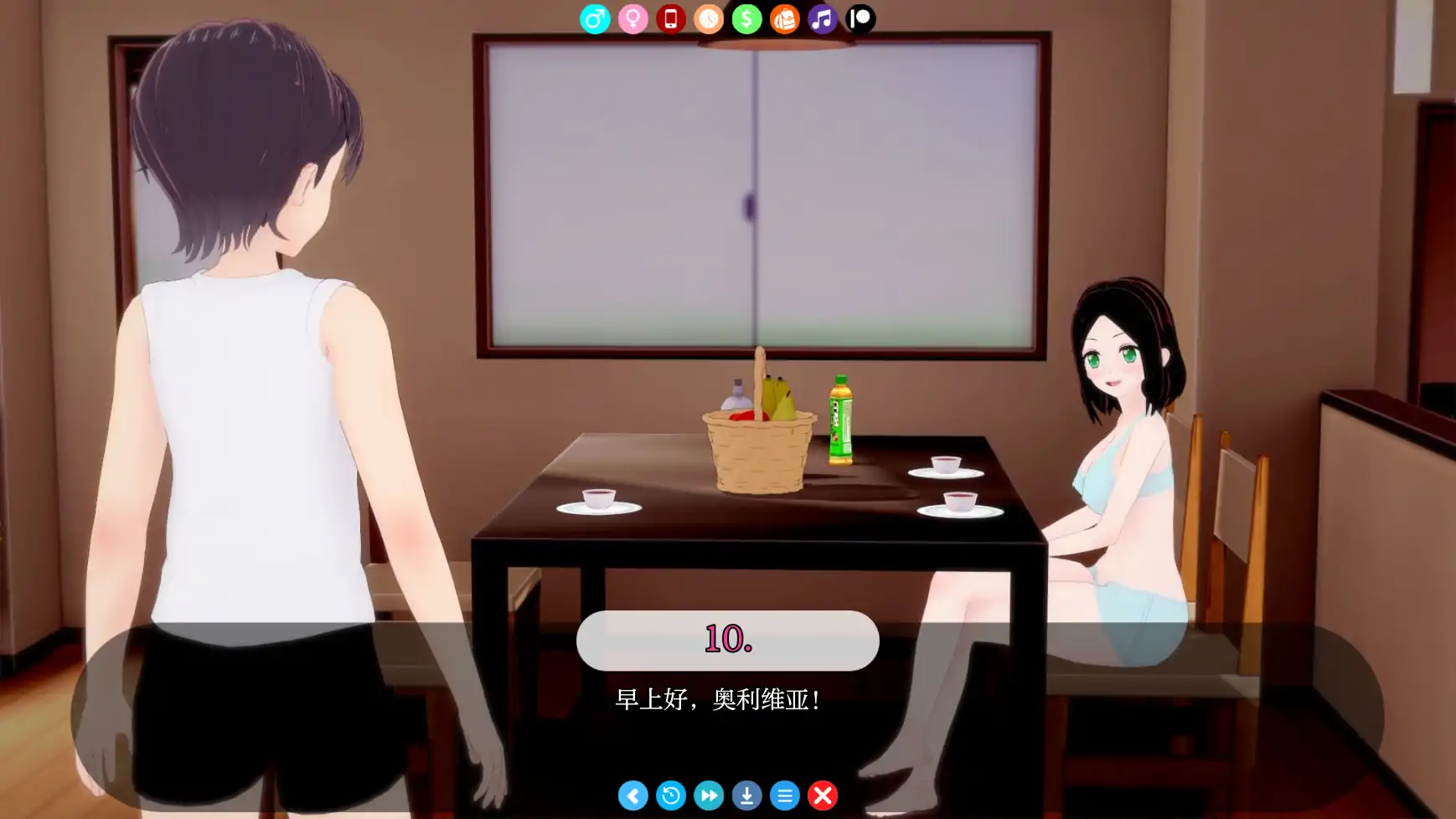Enable fast-forward skip mode
The width and height of the screenshot is (1456, 819).
point(710,796)
